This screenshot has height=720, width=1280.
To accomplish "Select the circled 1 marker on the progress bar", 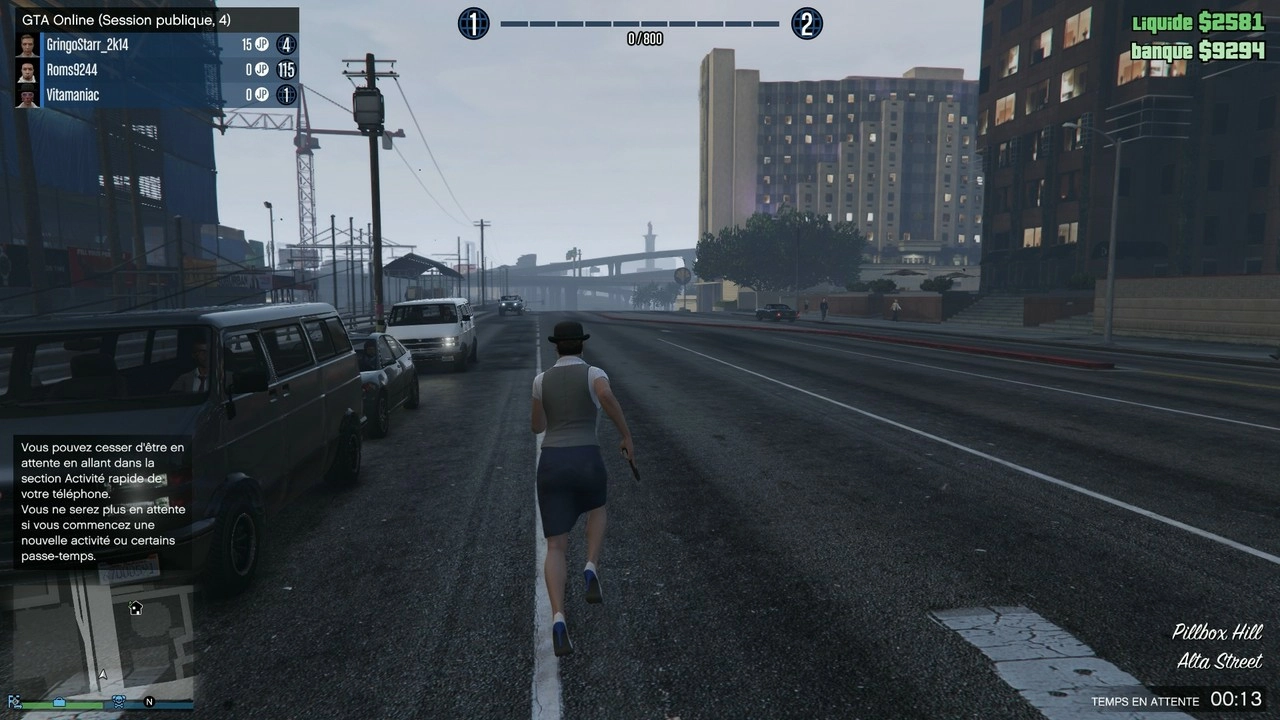I will tap(474, 23).
